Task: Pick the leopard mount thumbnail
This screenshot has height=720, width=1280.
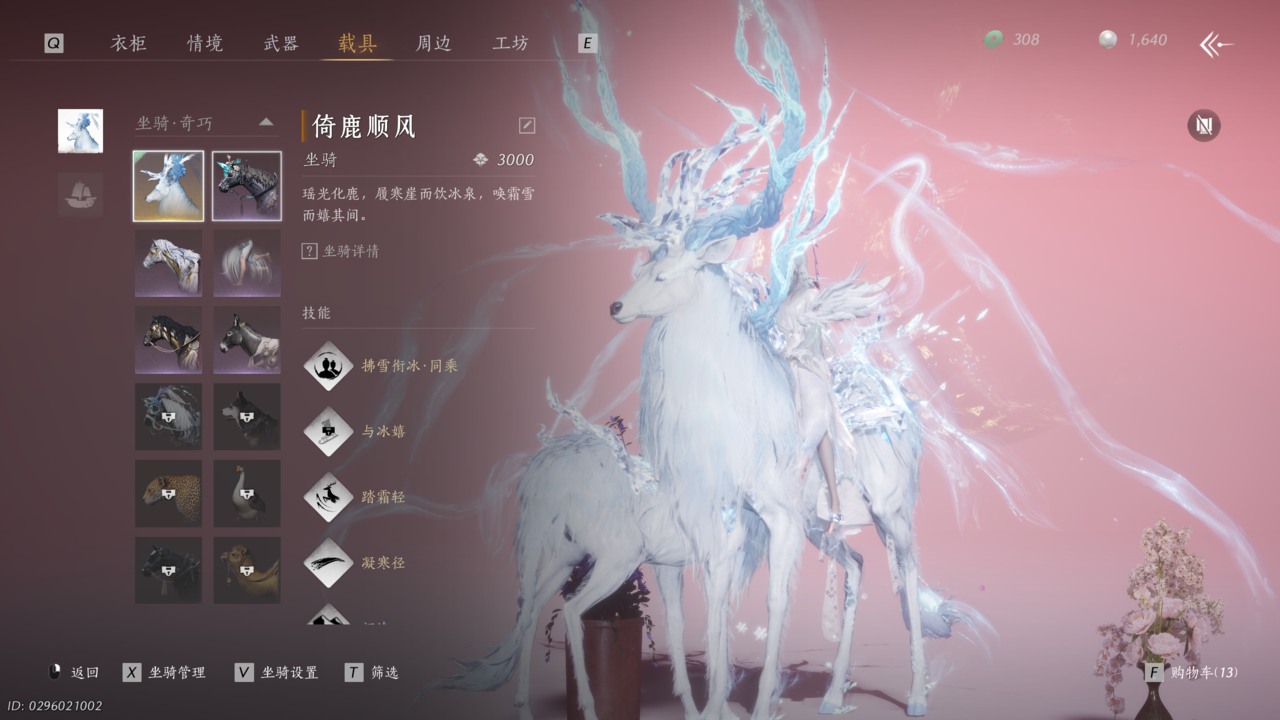Action: tap(168, 494)
